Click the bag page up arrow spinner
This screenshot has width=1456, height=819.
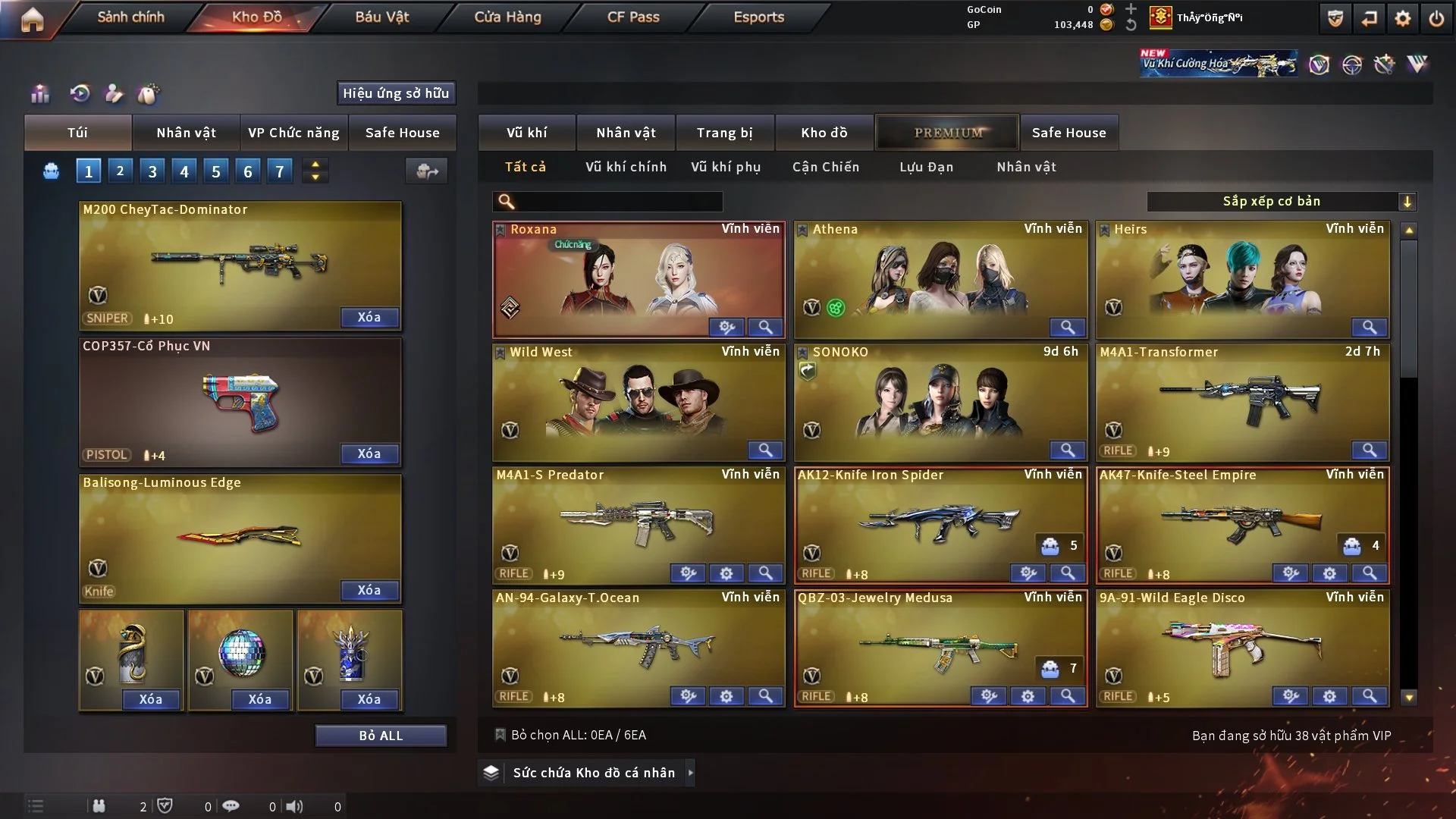tap(315, 164)
